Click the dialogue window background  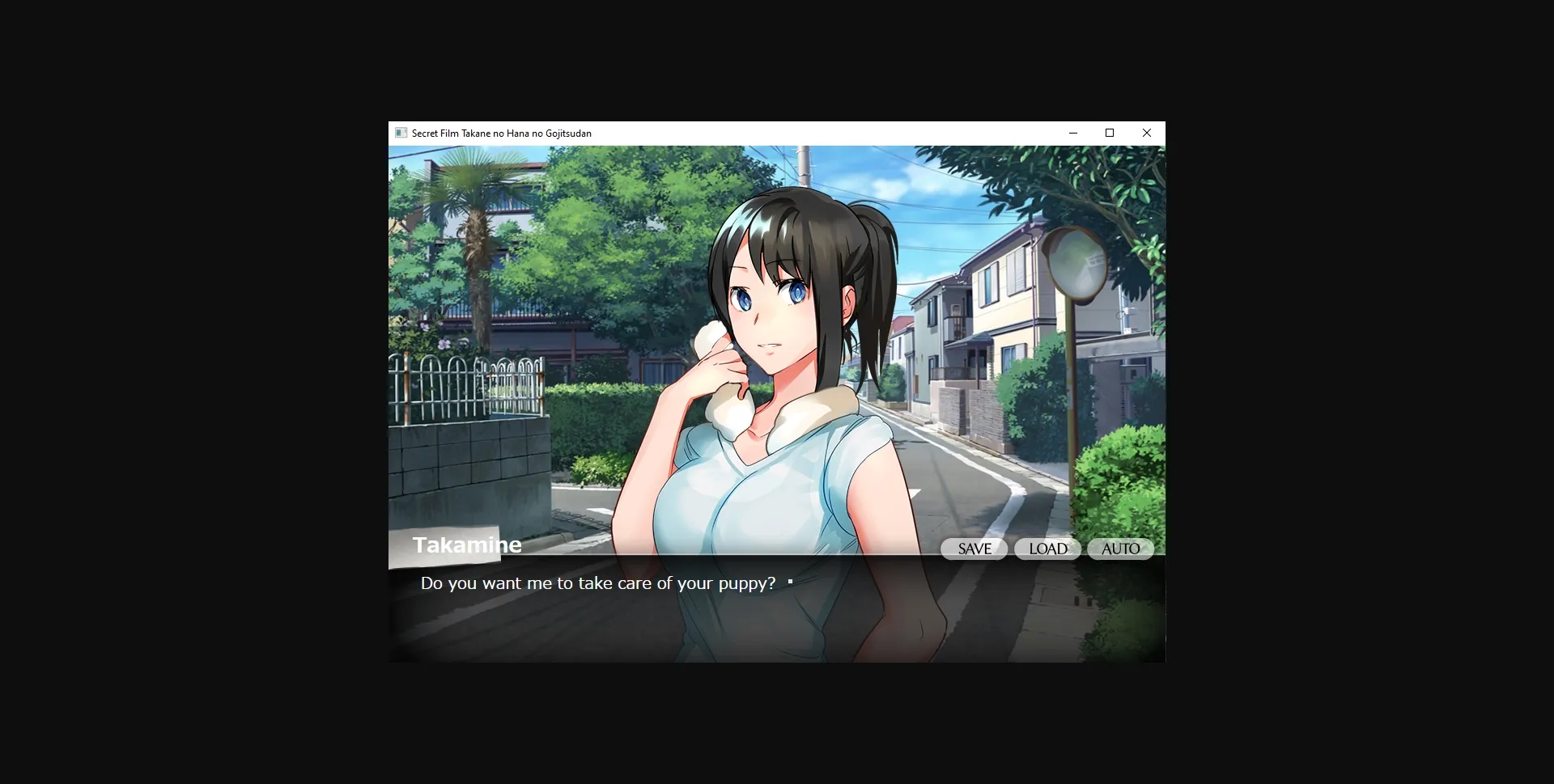pos(567,631)
